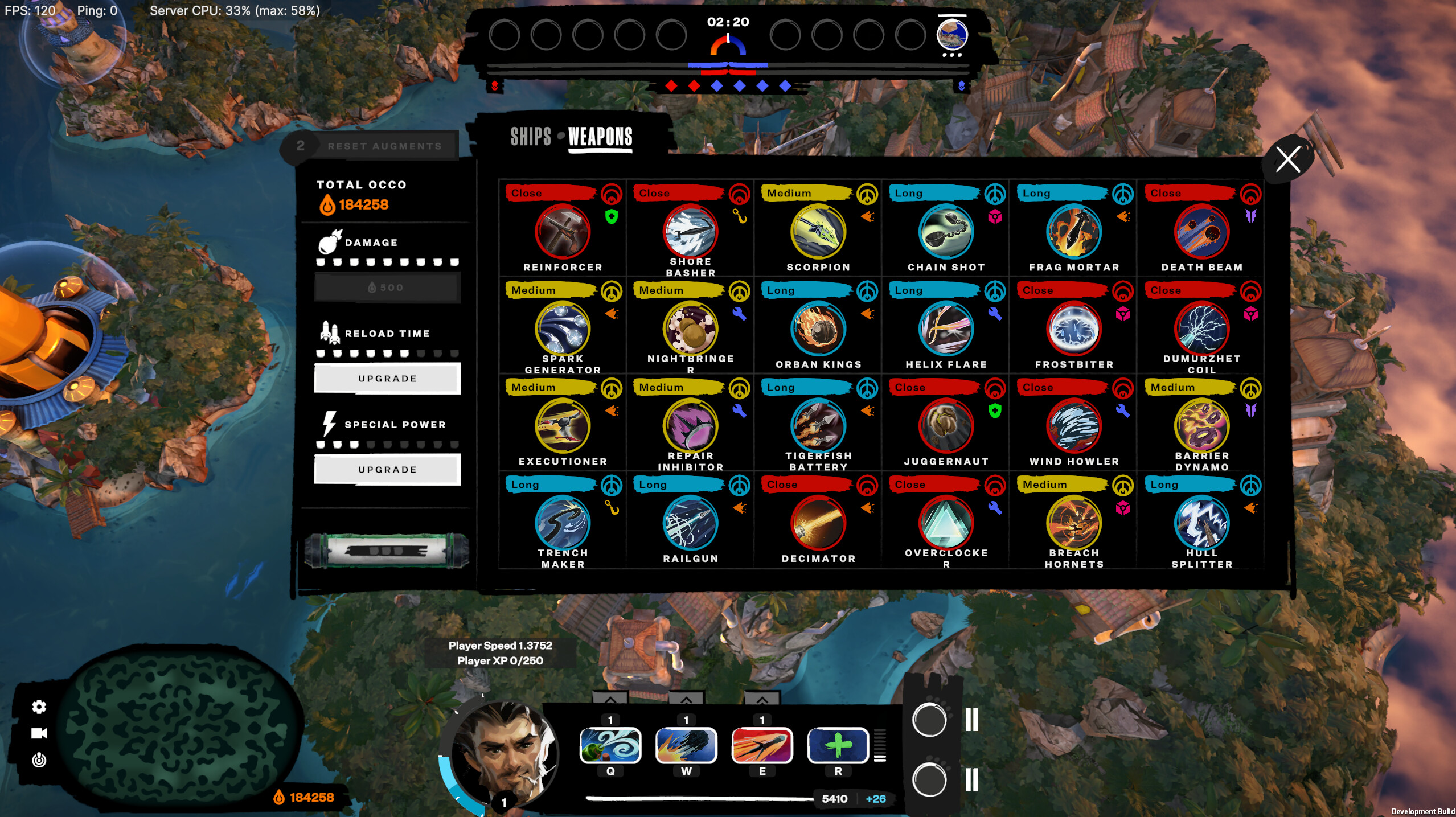This screenshot has height=817, width=1456.
Task: Open the Weapons tab
Action: tap(598, 137)
